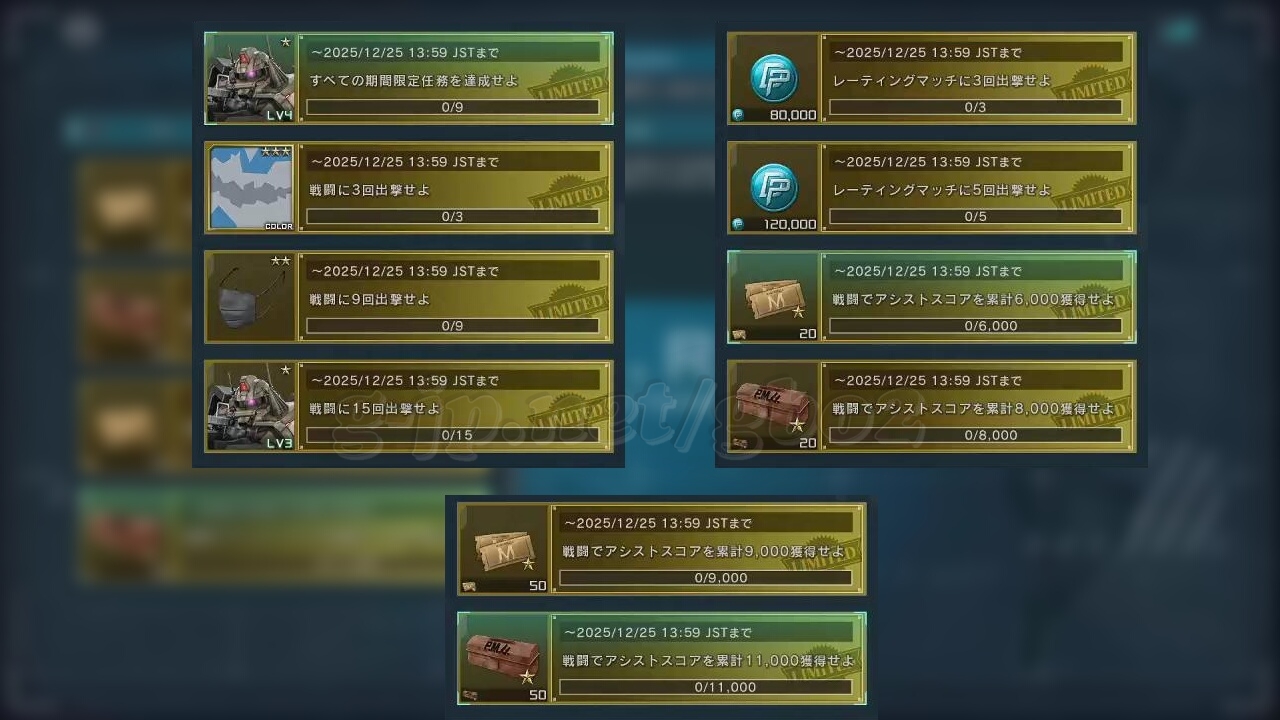Choose the sortie 15 times mission row
The width and height of the screenshot is (1280, 720).
point(455,407)
